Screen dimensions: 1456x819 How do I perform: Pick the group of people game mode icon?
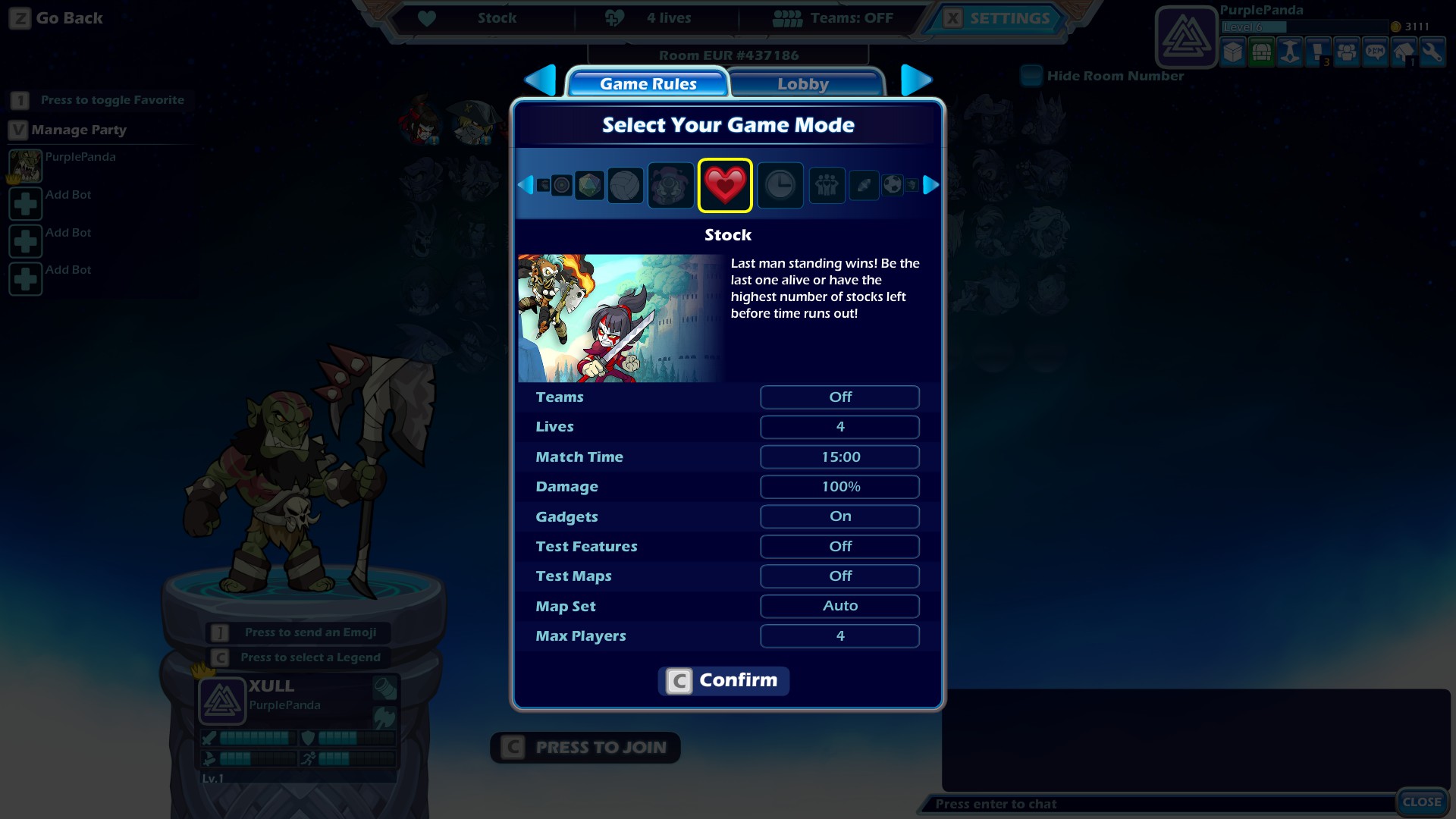[827, 185]
